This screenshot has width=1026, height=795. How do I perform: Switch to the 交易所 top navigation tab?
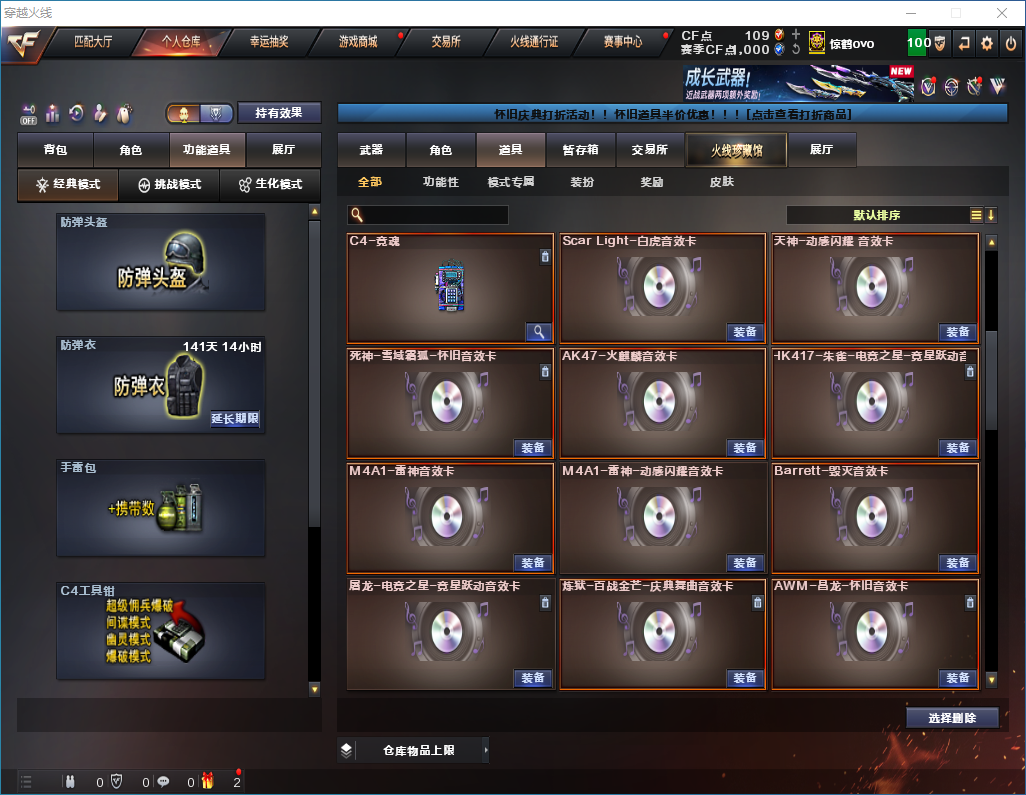pyautogui.click(x=446, y=42)
